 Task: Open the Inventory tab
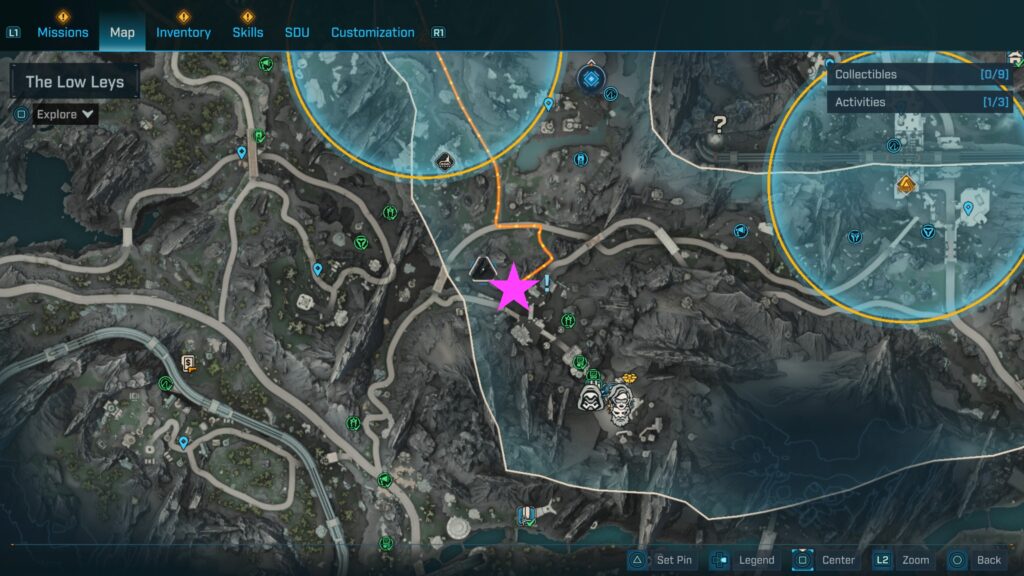coord(183,32)
